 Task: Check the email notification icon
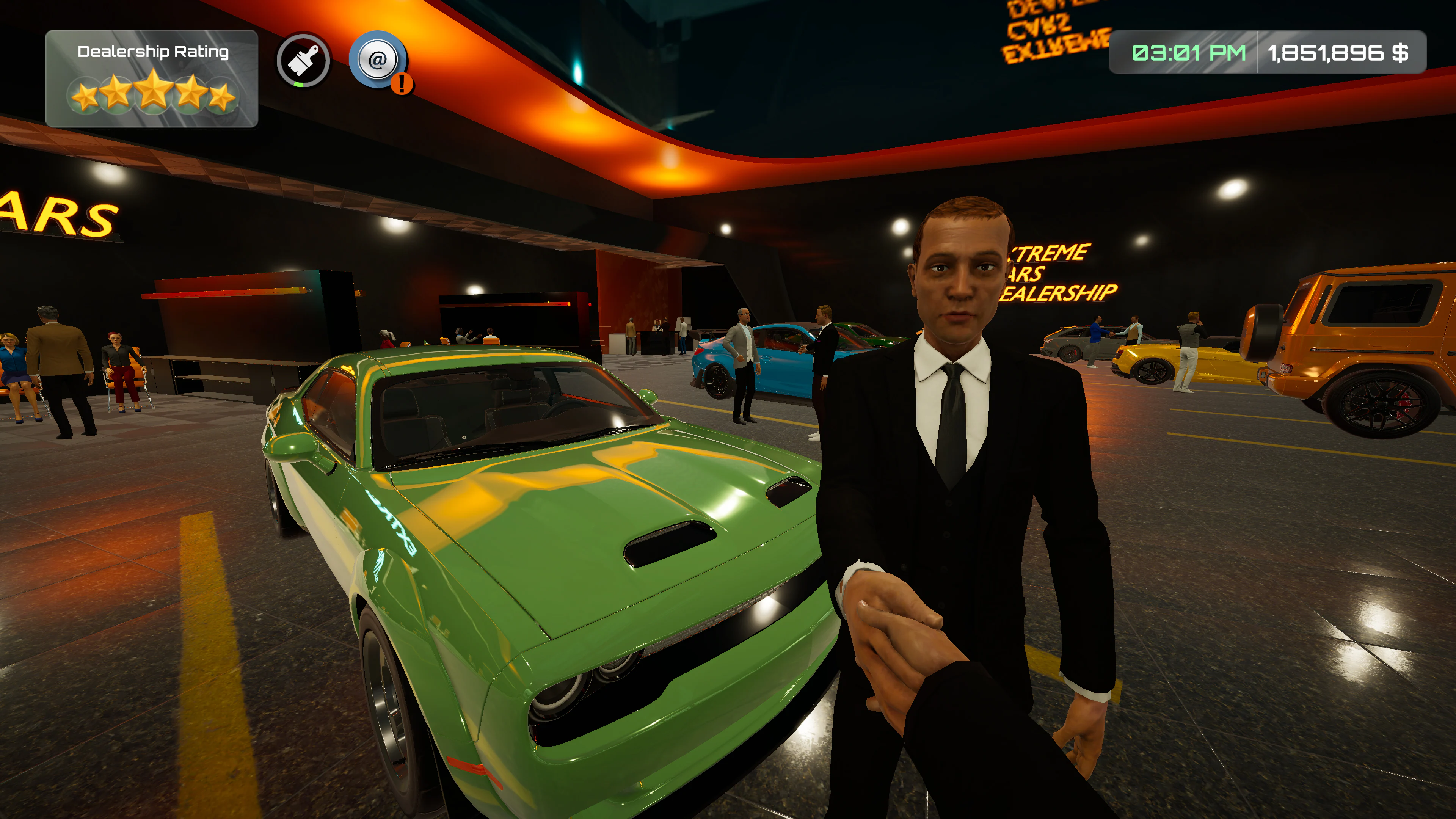click(x=378, y=60)
